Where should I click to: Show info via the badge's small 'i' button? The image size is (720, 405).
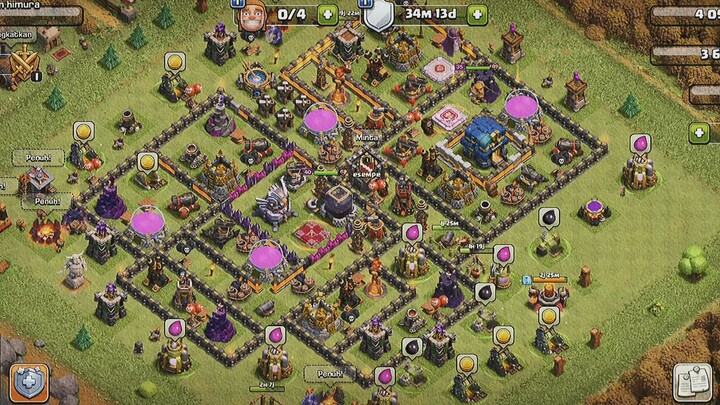pos(37,75)
